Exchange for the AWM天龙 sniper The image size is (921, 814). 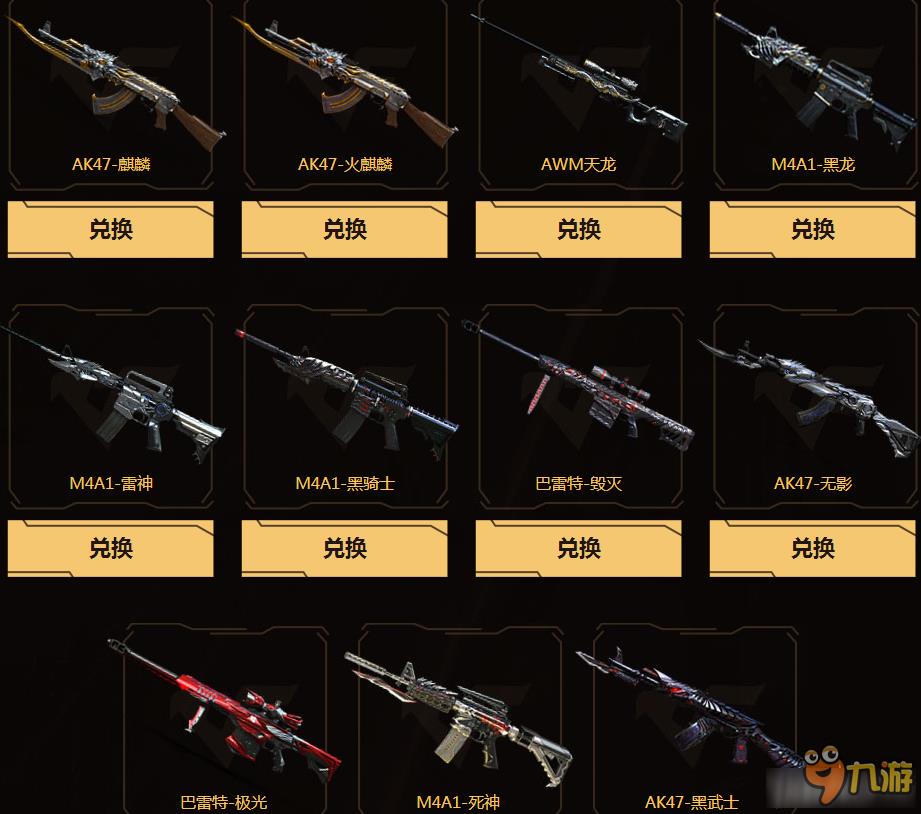click(x=579, y=229)
